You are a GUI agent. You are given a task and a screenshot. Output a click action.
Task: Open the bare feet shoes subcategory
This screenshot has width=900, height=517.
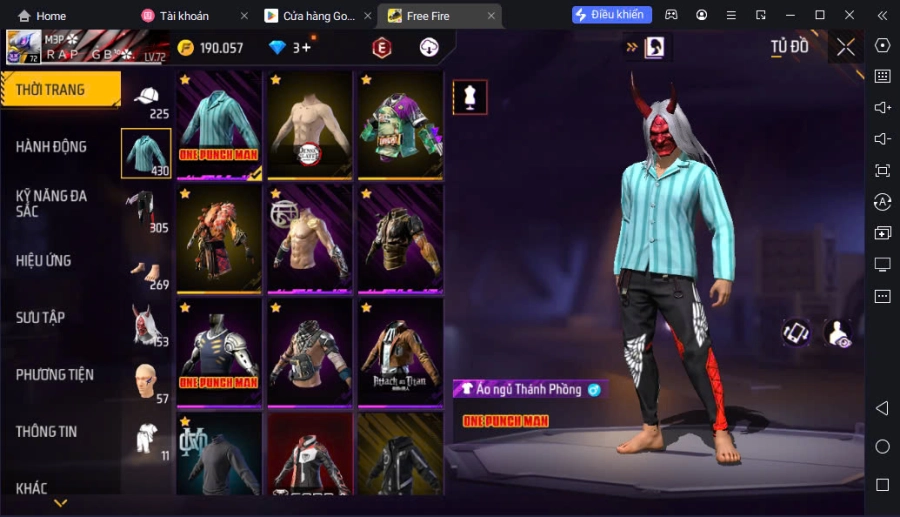(146, 270)
